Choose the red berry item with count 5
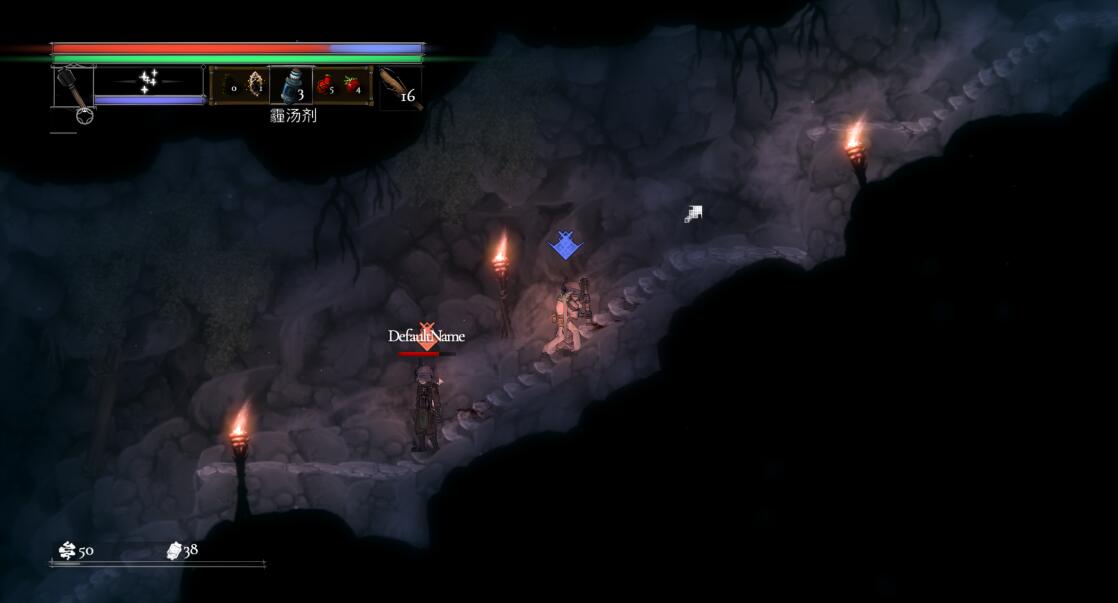Viewport: 1118px width, 603px height. click(x=325, y=85)
